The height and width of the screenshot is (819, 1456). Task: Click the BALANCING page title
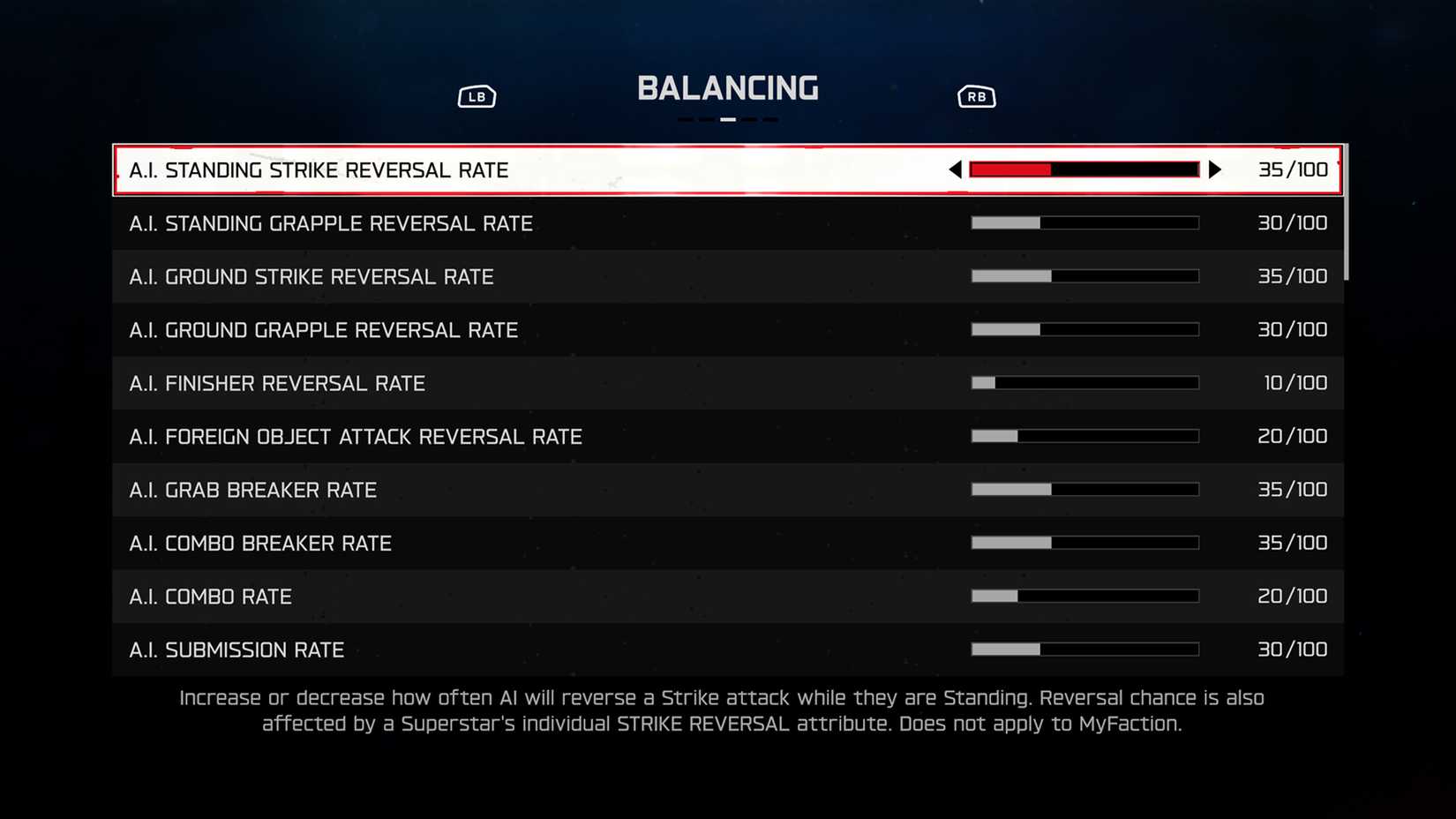click(728, 87)
